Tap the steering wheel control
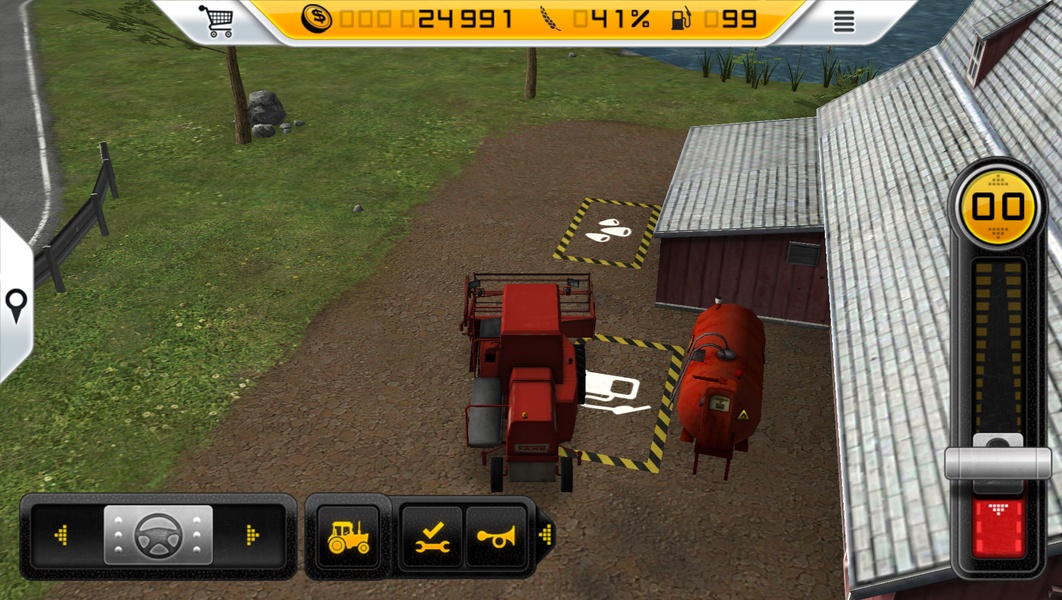The height and width of the screenshot is (600, 1062). [158, 535]
